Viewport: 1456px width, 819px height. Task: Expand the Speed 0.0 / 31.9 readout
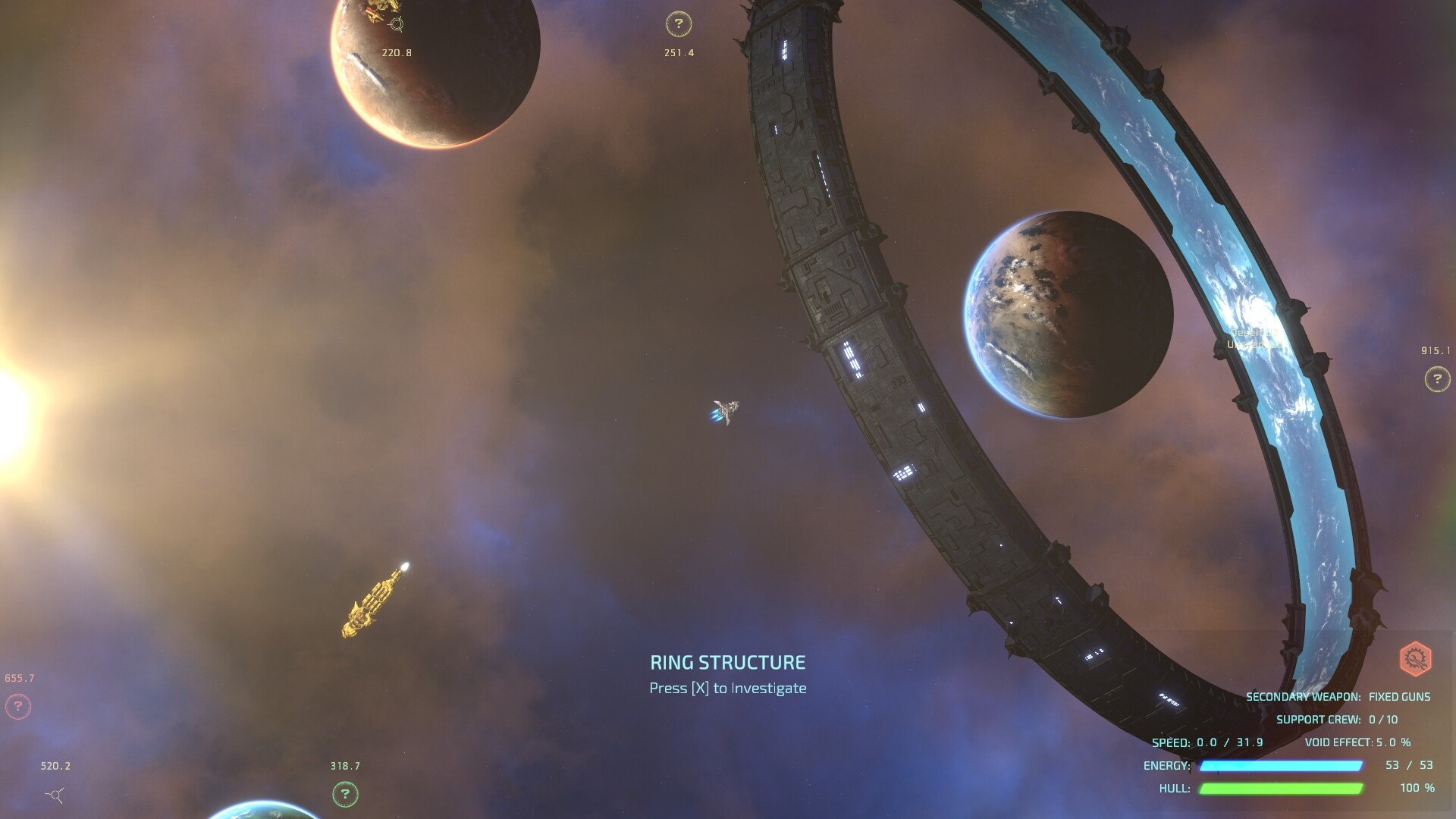(1206, 744)
